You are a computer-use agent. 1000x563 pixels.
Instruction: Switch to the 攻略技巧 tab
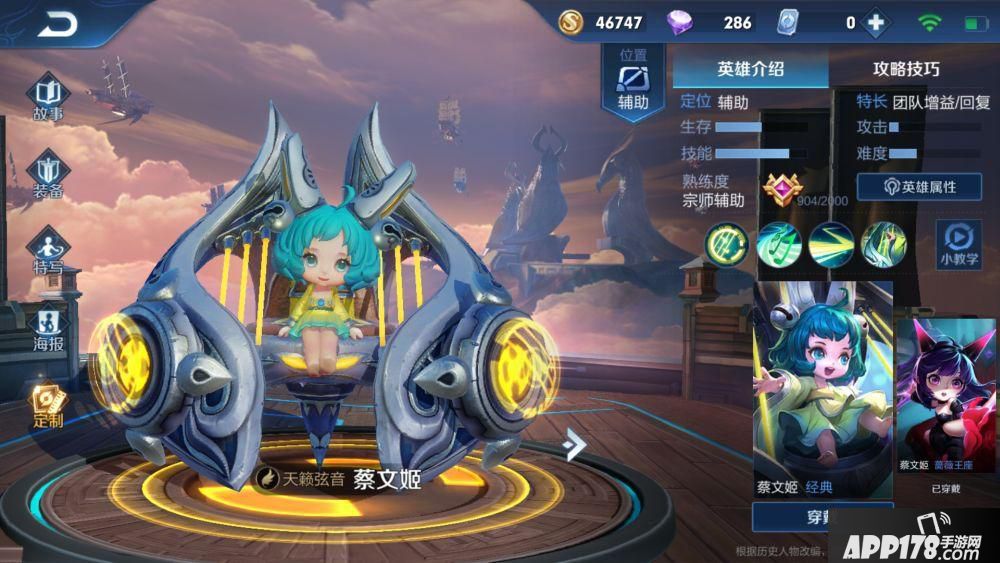[906, 69]
